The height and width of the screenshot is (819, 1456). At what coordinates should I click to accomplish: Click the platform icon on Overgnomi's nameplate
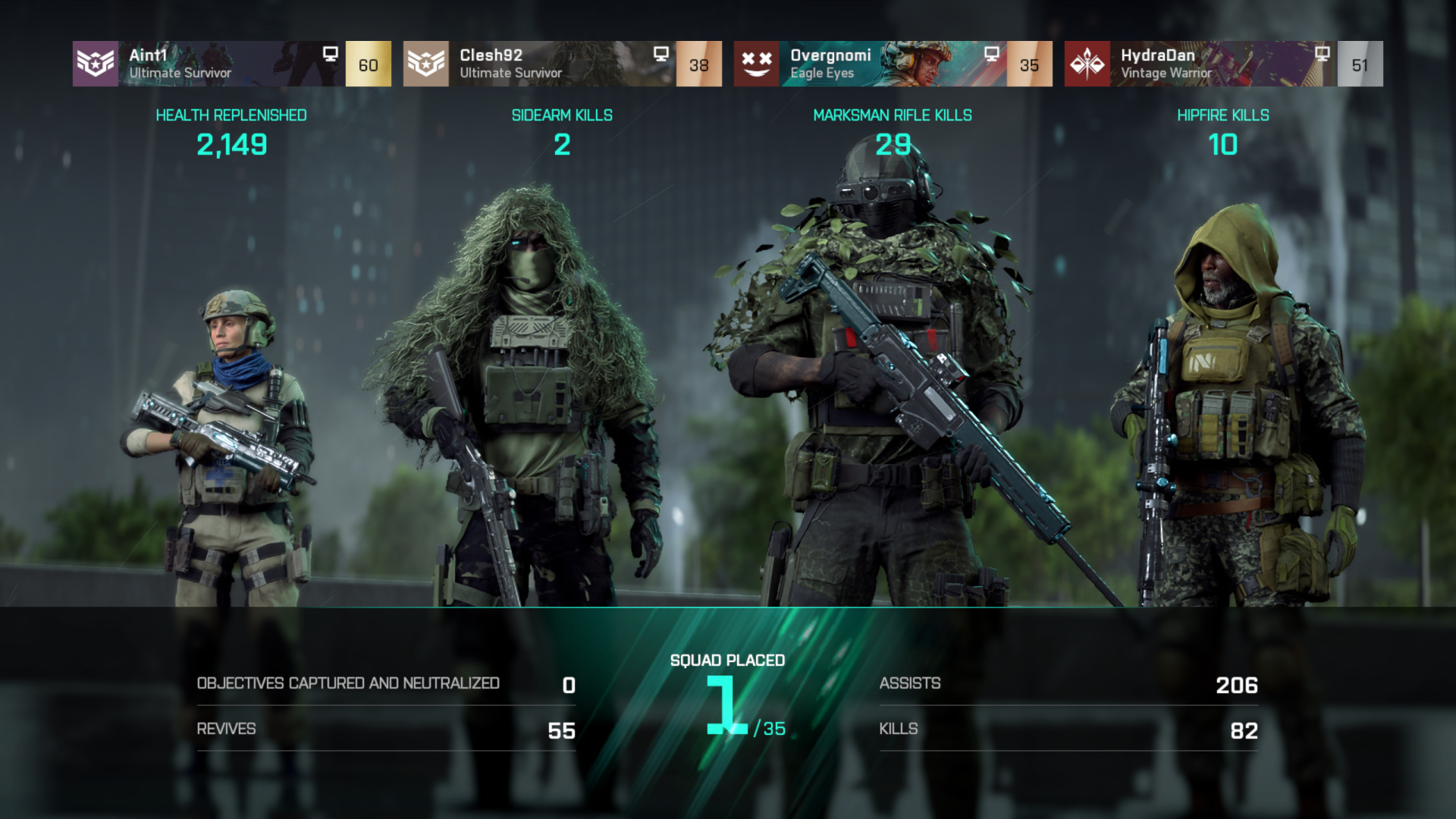(991, 54)
